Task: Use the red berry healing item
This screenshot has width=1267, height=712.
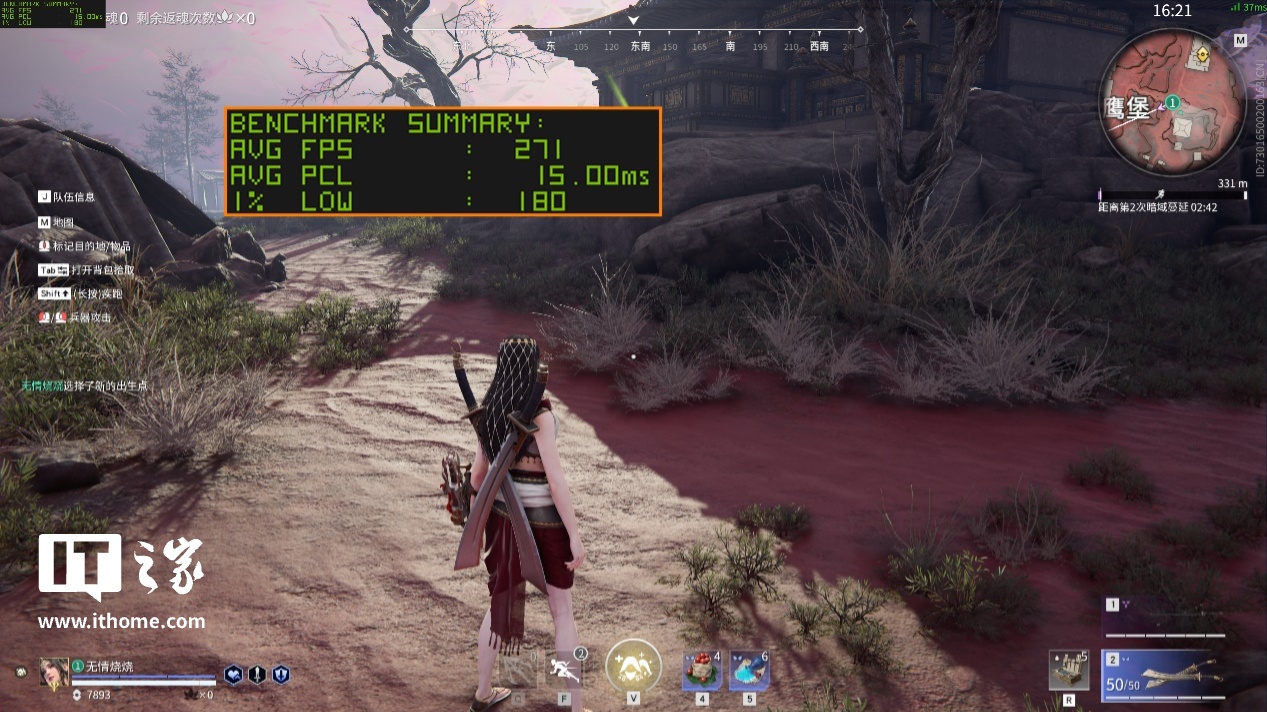Action: pyautogui.click(x=702, y=669)
